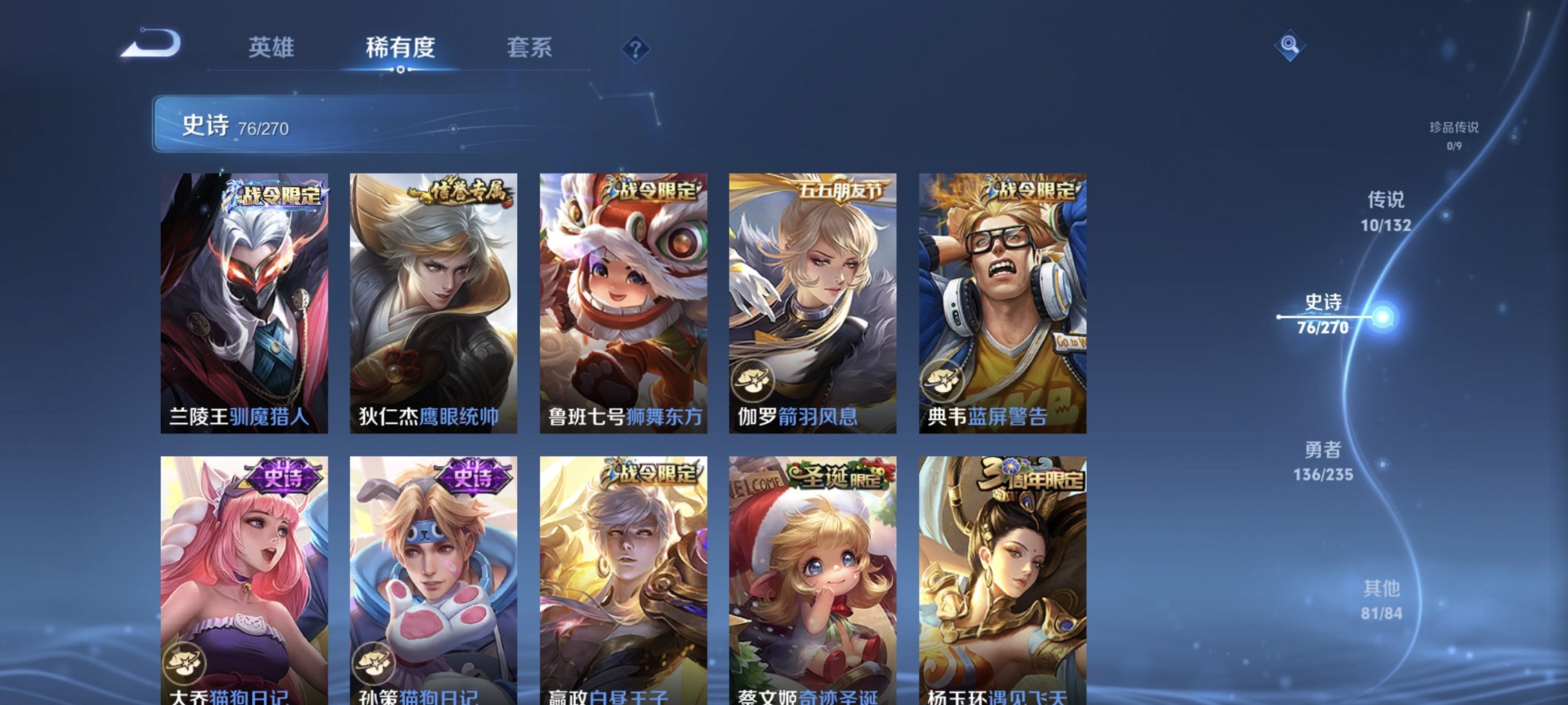Select 珍品传说 rarity category

(x=1454, y=136)
